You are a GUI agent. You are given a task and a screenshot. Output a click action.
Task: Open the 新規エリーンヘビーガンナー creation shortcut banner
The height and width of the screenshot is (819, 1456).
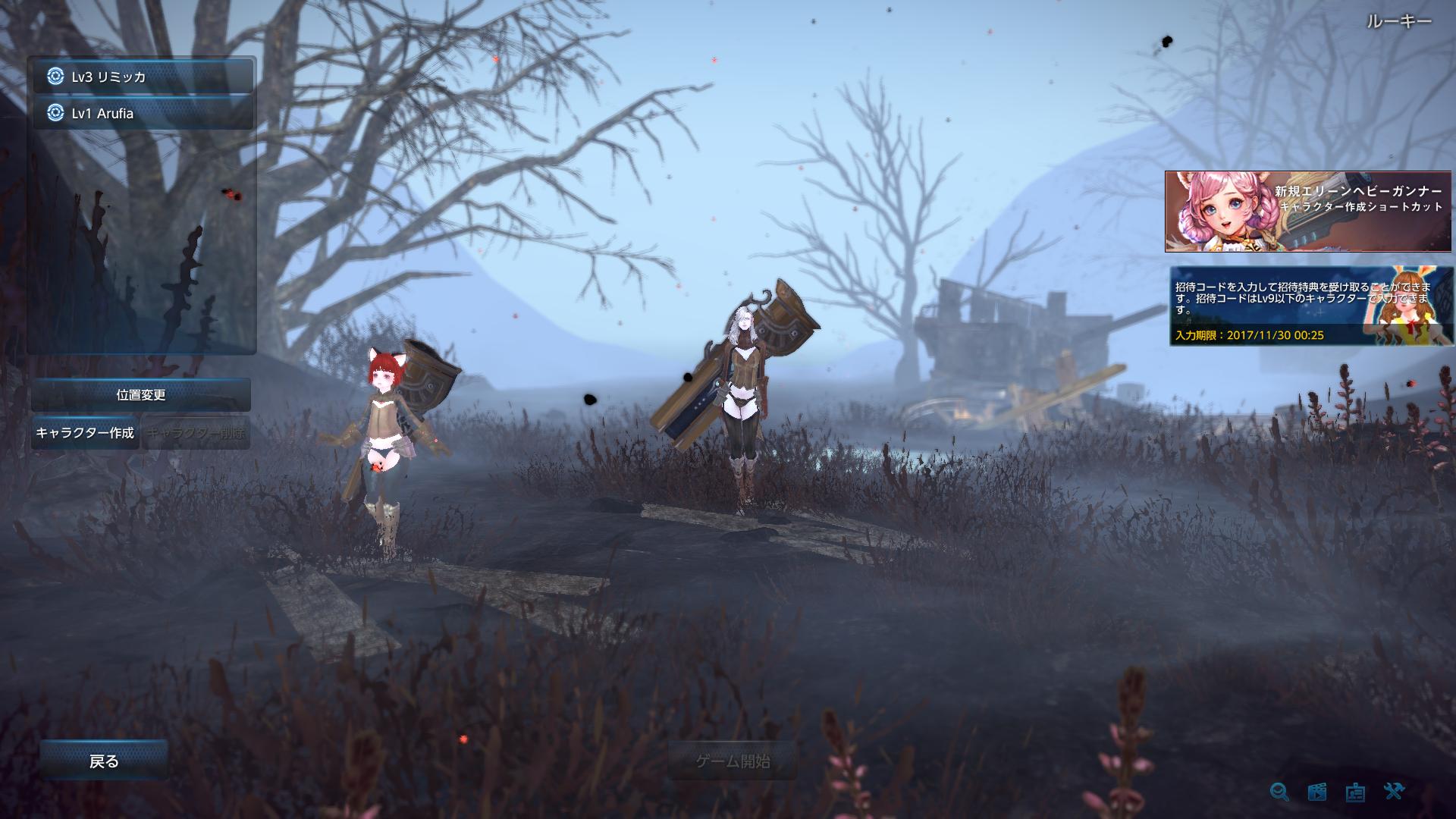tap(1308, 212)
